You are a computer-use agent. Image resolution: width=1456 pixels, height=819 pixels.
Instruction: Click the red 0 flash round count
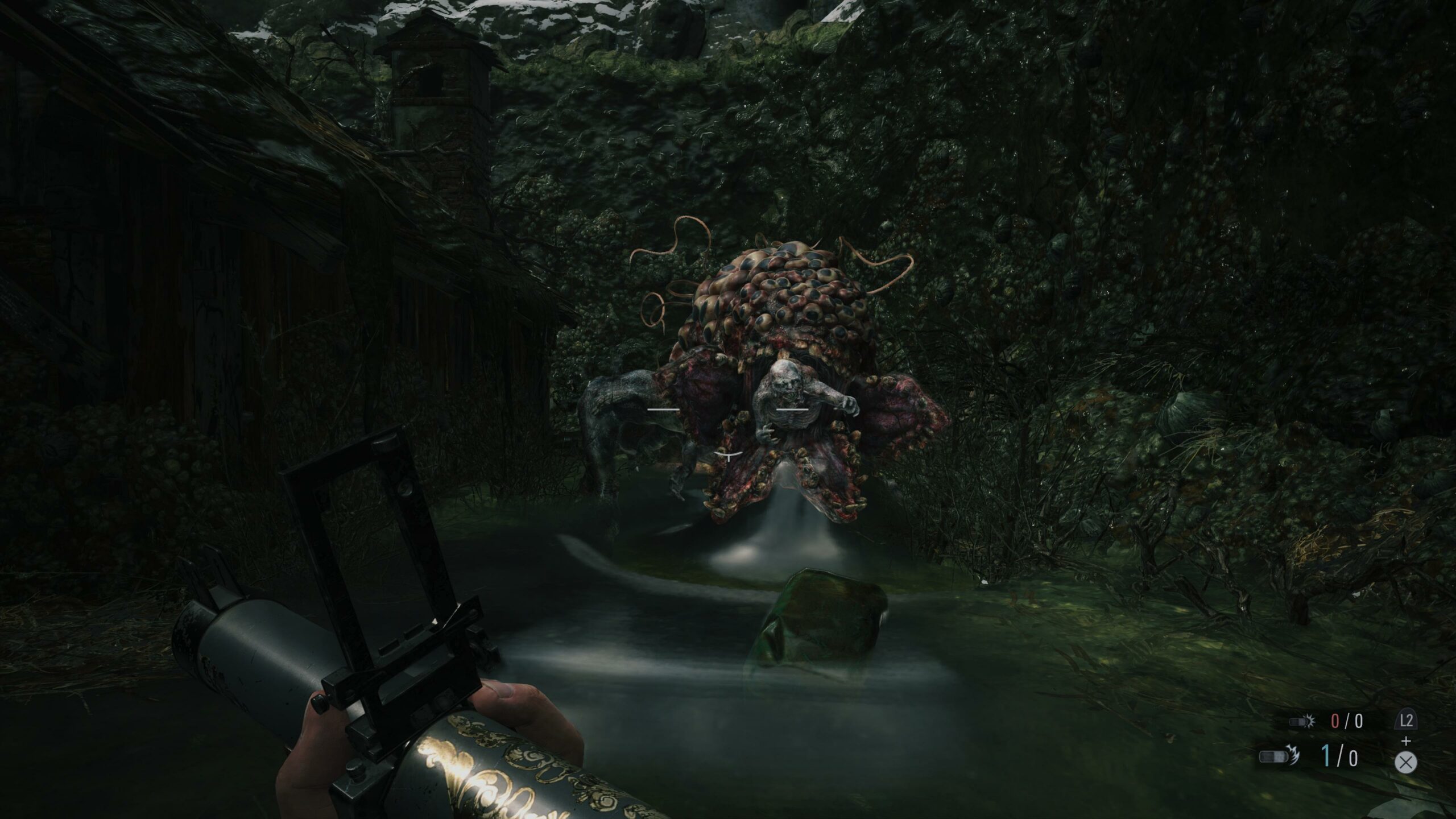click(x=1335, y=721)
